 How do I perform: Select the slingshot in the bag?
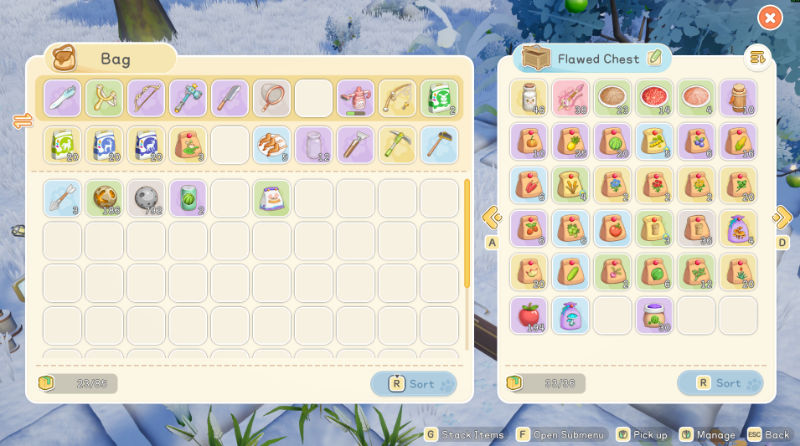click(104, 98)
